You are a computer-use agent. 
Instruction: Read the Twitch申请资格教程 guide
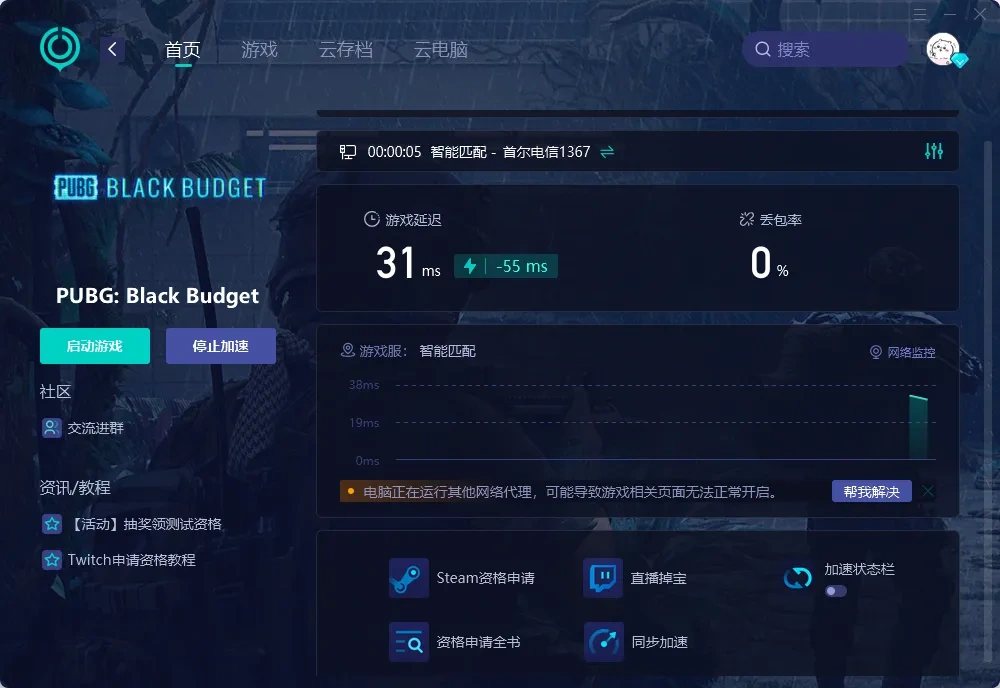[x=131, y=560]
